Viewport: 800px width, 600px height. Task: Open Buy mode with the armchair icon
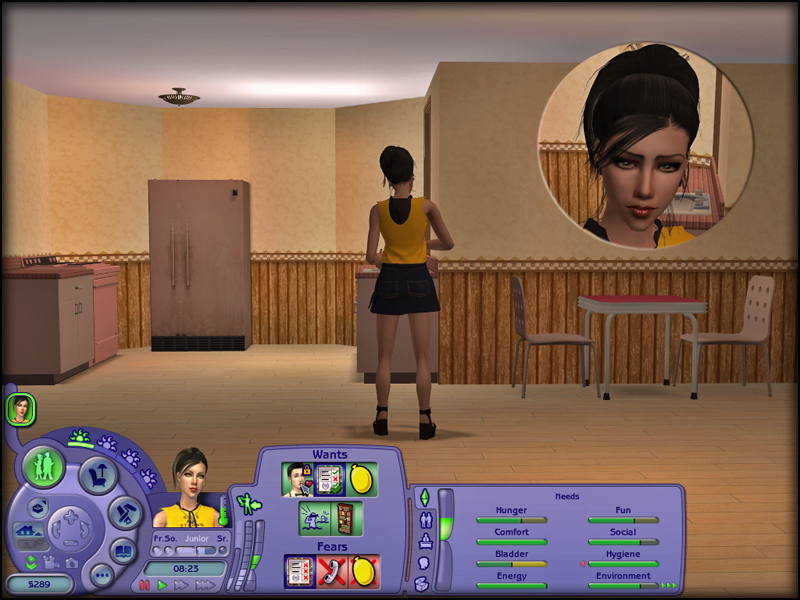tap(98, 476)
